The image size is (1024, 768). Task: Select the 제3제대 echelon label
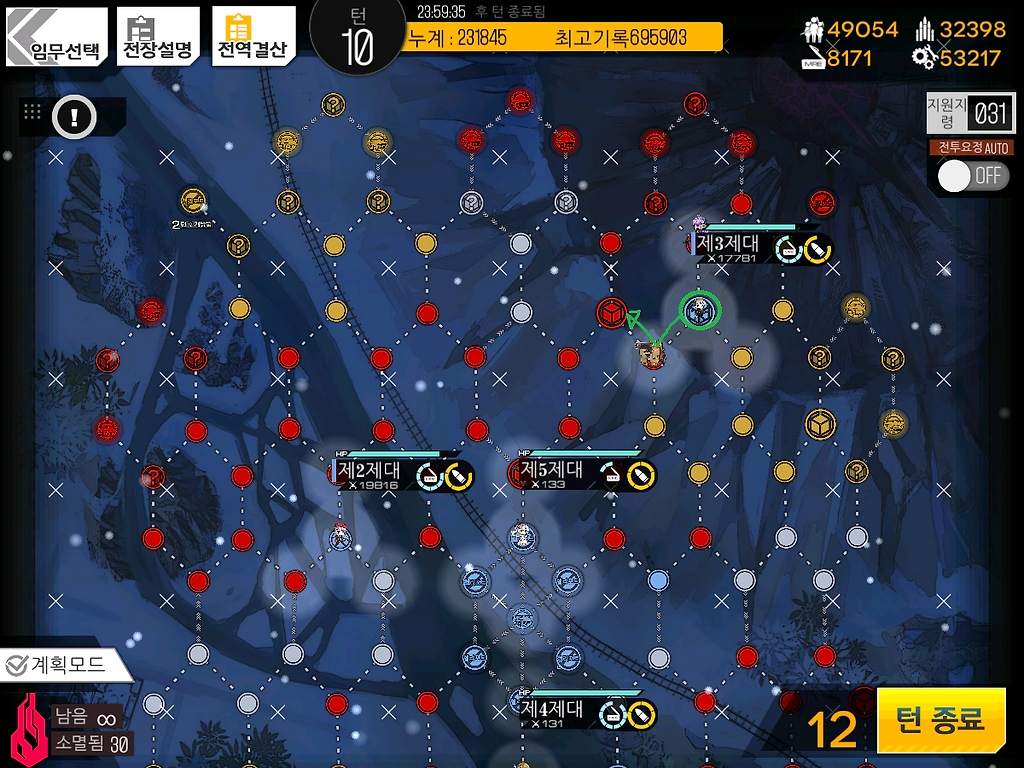coord(728,243)
